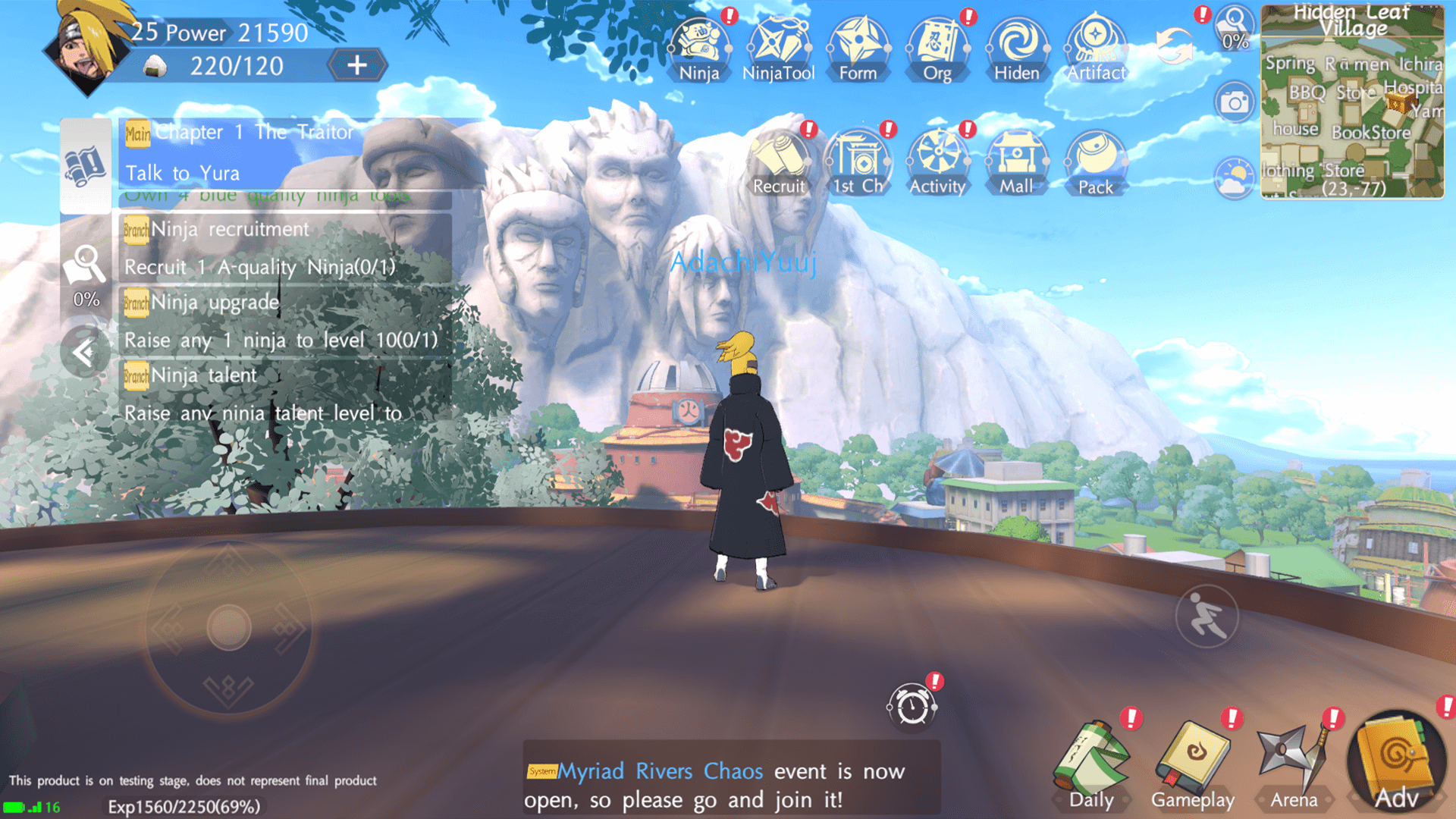The width and height of the screenshot is (1456, 819).
Task: Open the Recruit screen
Action: 780,159
